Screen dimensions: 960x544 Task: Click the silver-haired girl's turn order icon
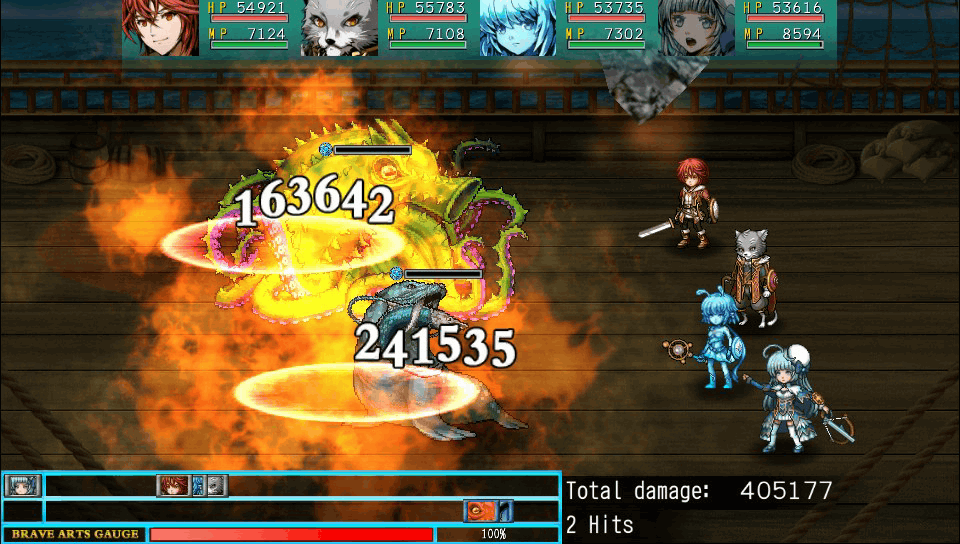pyautogui.click(x=19, y=486)
